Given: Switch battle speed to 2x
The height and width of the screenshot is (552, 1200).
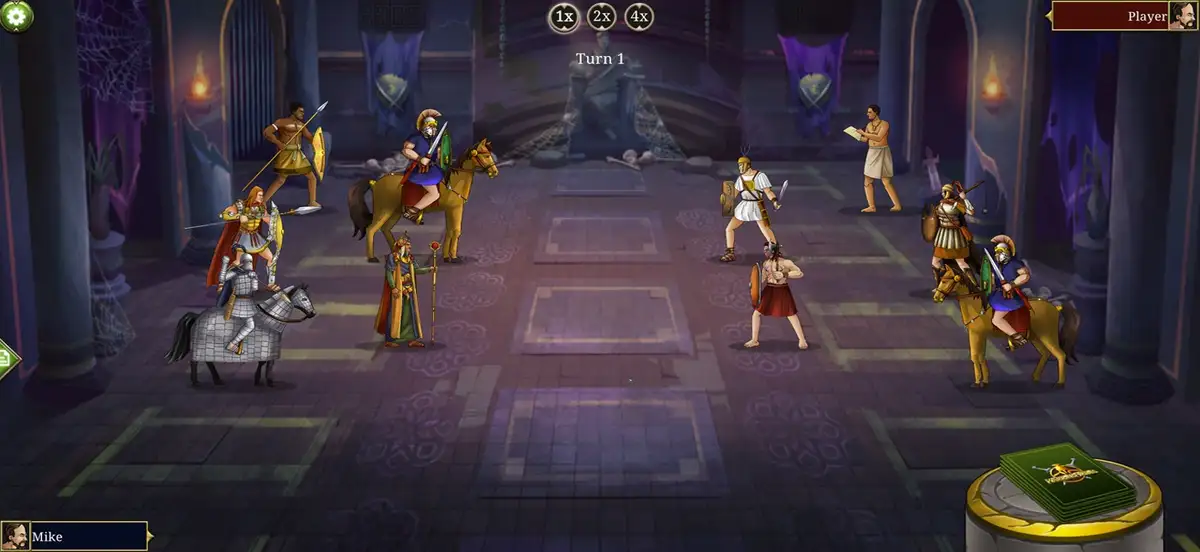Looking at the screenshot, I should click(601, 16).
